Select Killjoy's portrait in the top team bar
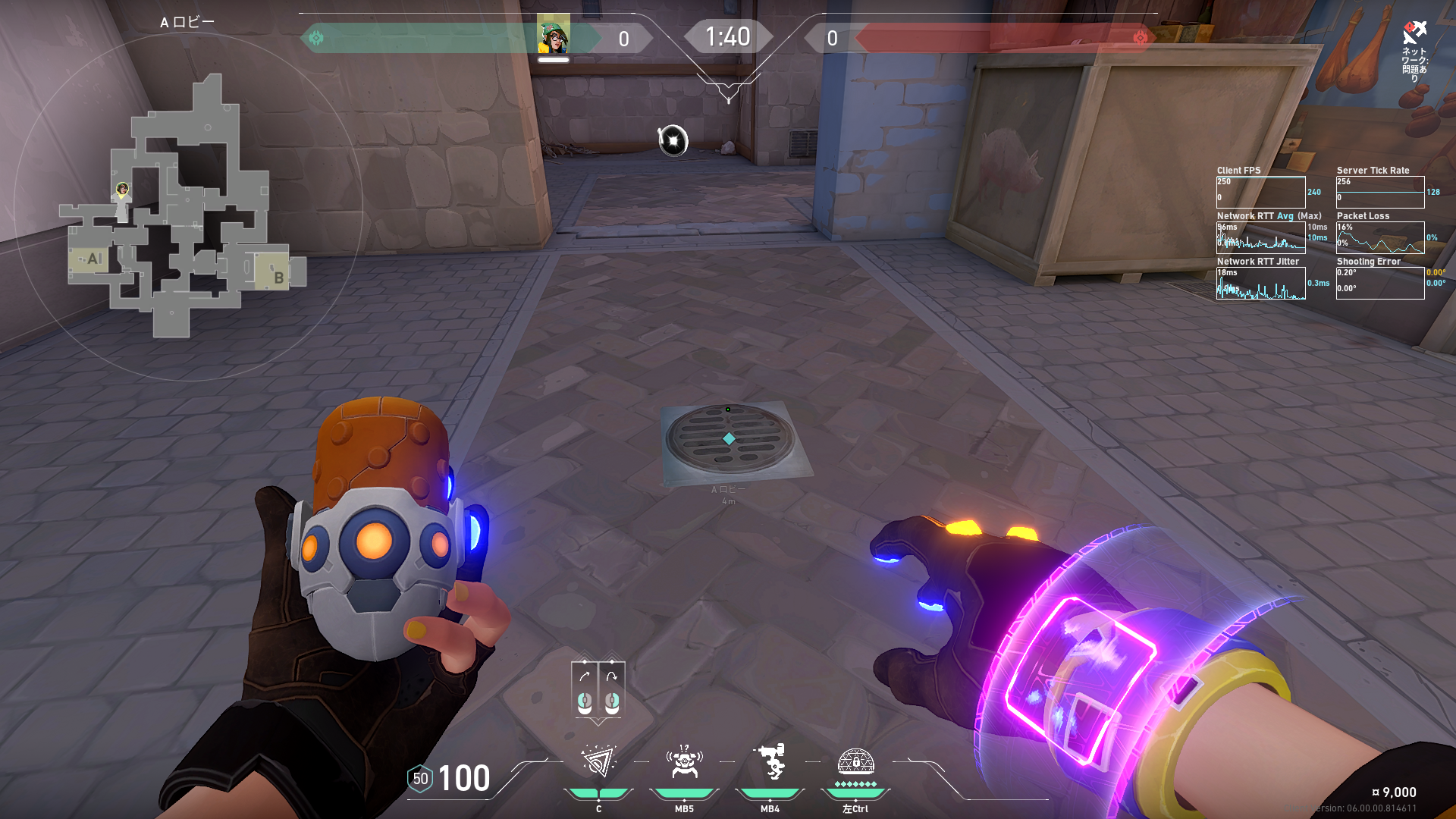The height and width of the screenshot is (819, 1456). coord(554,36)
